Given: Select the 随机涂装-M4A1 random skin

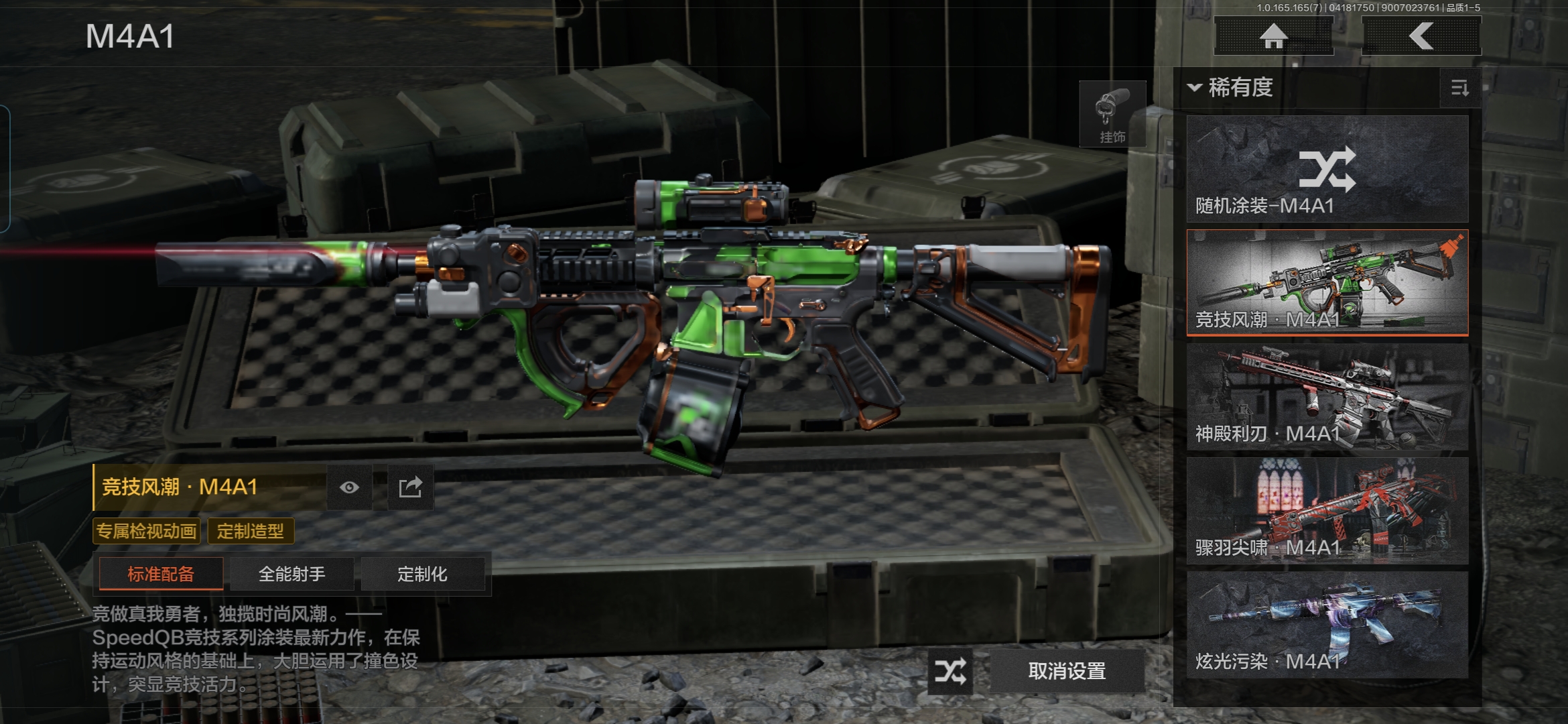Looking at the screenshot, I should pos(1327,169).
